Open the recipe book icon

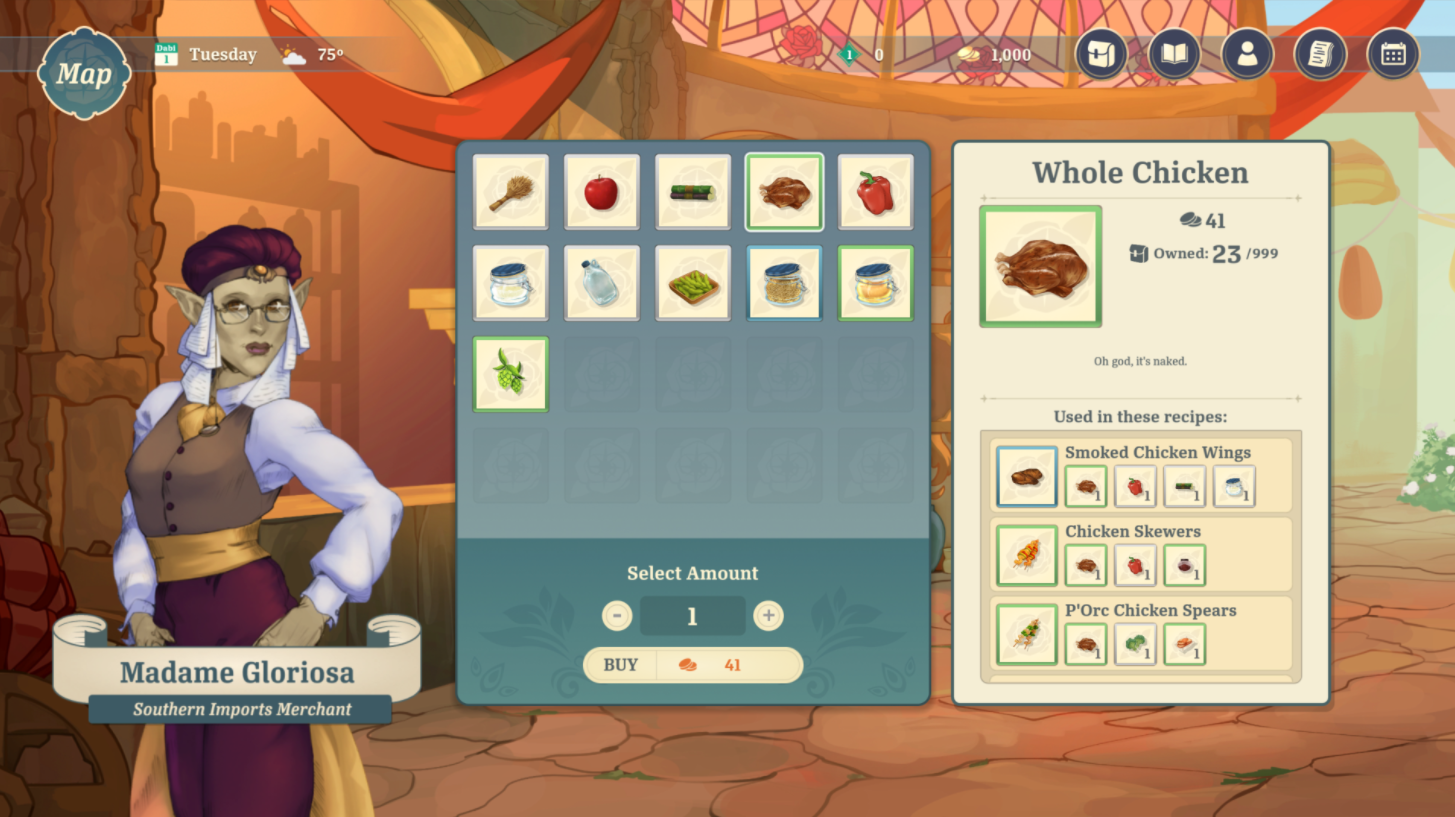1174,54
